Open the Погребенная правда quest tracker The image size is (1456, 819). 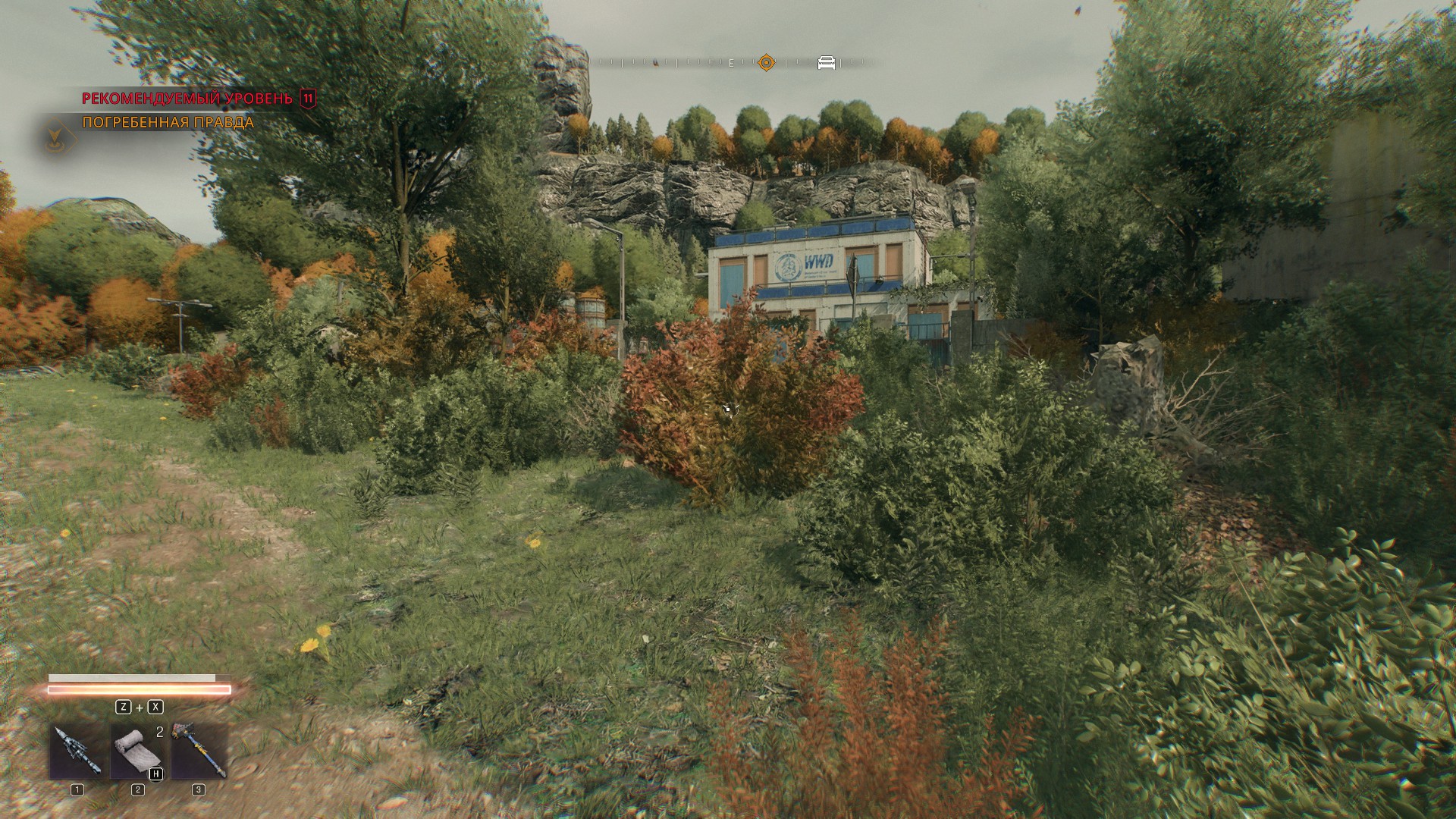click(168, 122)
